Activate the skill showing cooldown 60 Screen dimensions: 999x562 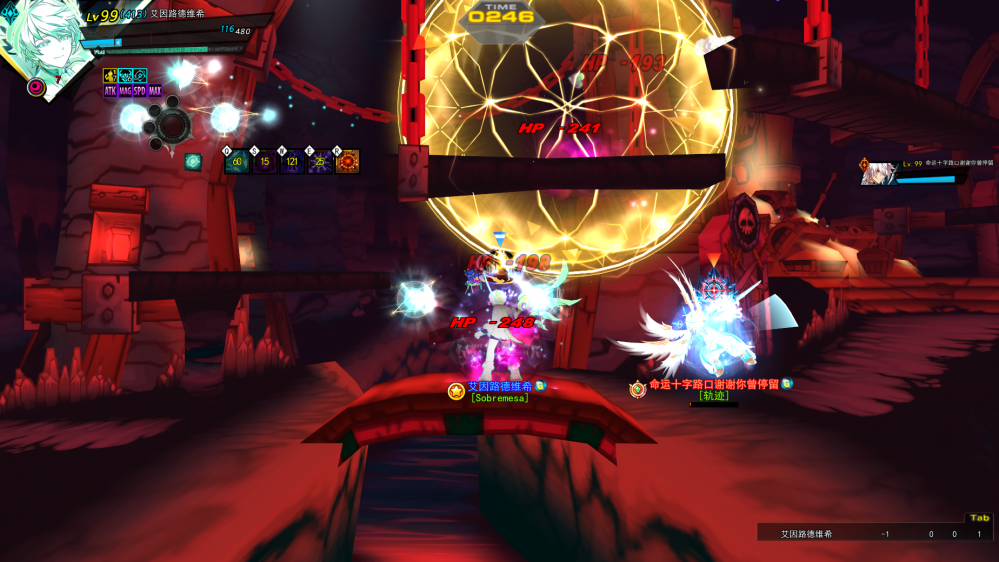point(237,161)
